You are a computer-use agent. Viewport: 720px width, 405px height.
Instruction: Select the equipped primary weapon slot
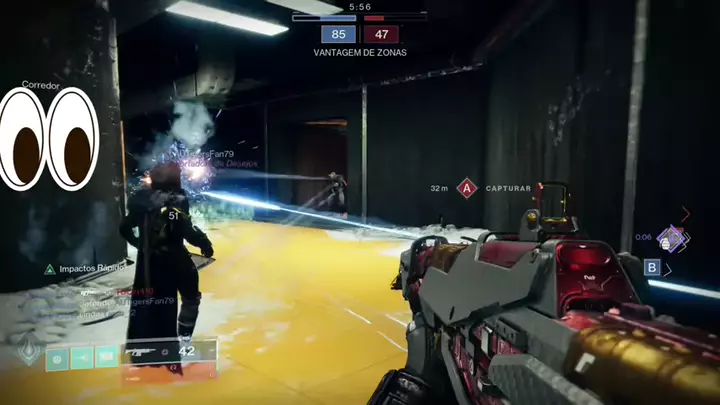(167, 352)
